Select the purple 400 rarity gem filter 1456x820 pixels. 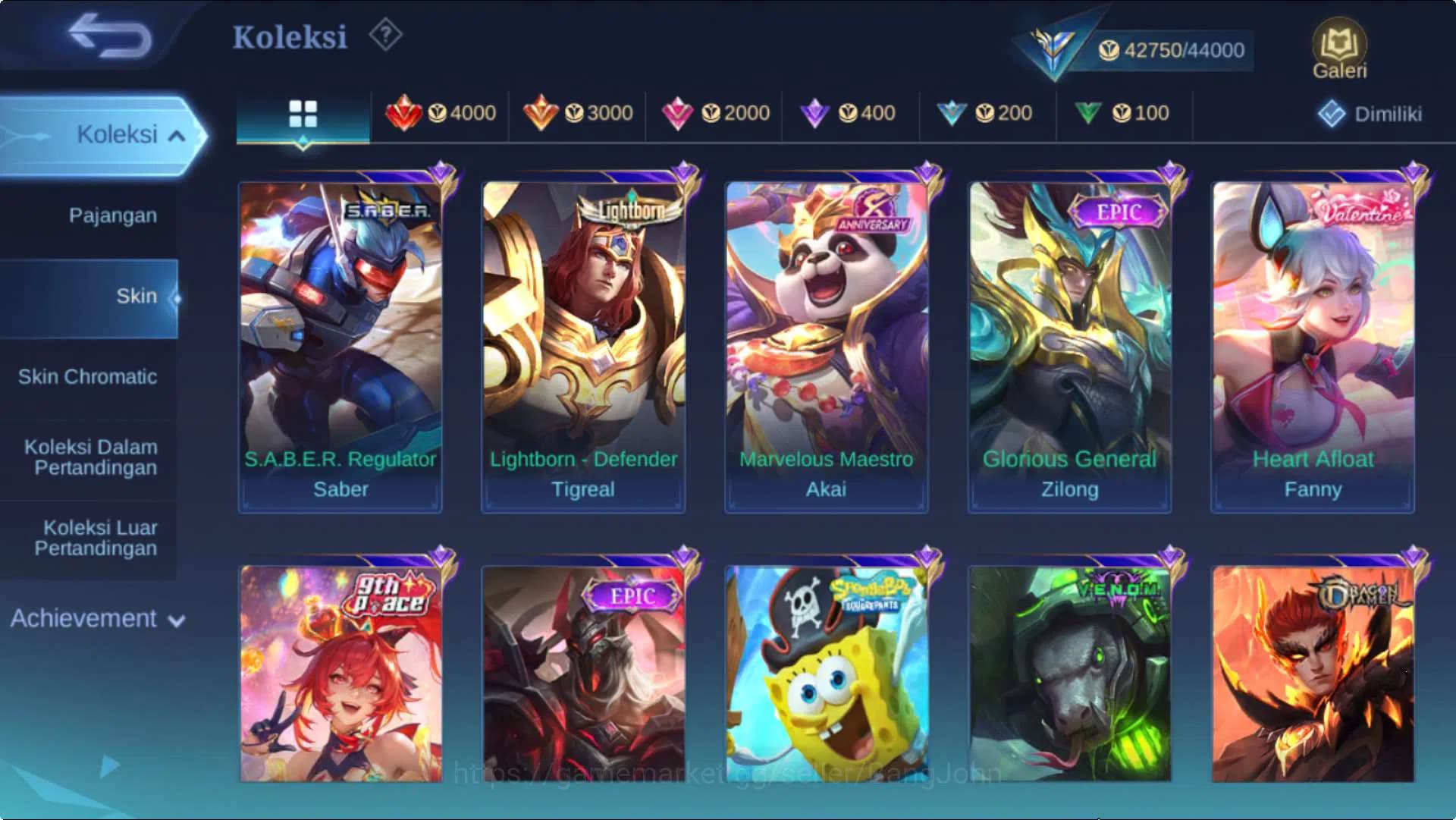click(x=849, y=112)
